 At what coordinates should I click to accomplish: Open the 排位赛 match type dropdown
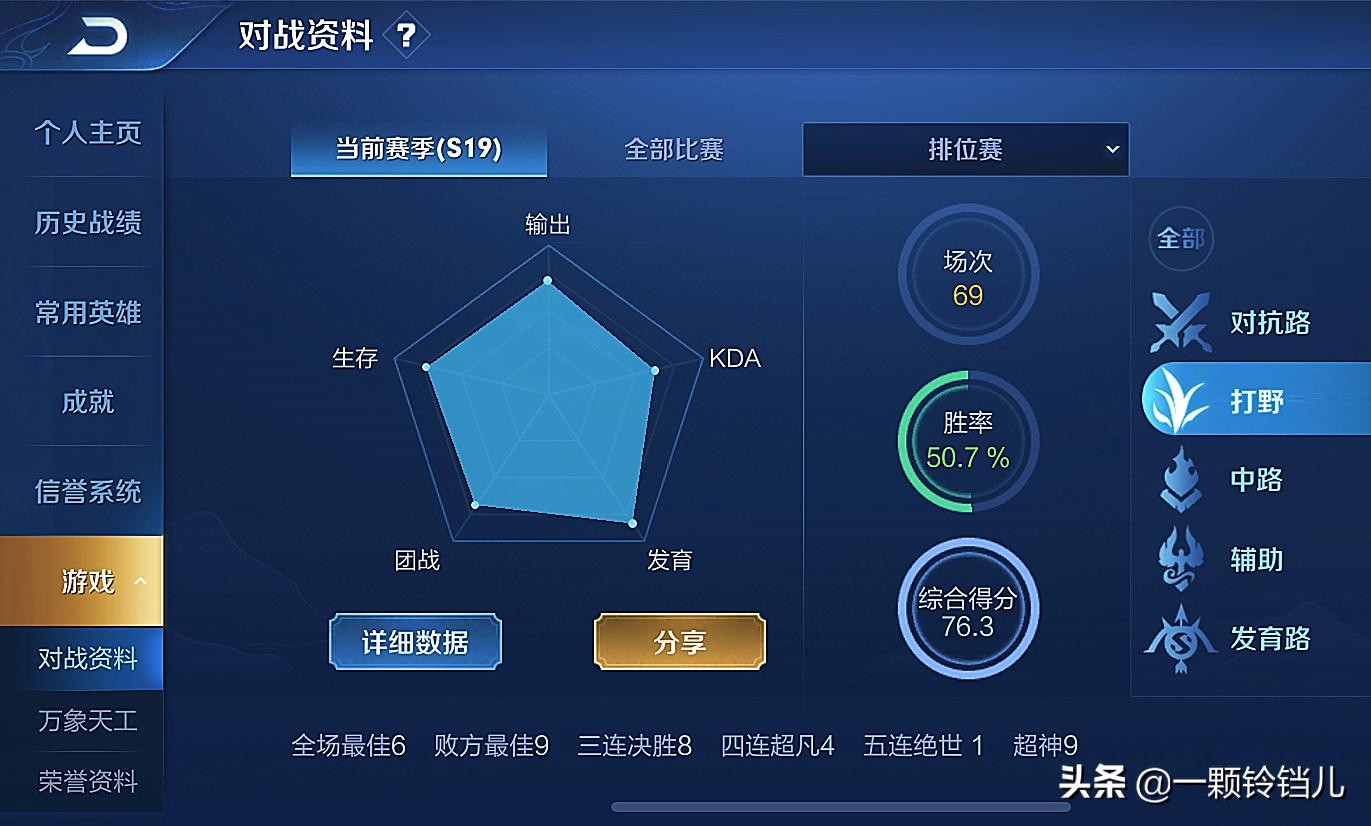point(965,150)
